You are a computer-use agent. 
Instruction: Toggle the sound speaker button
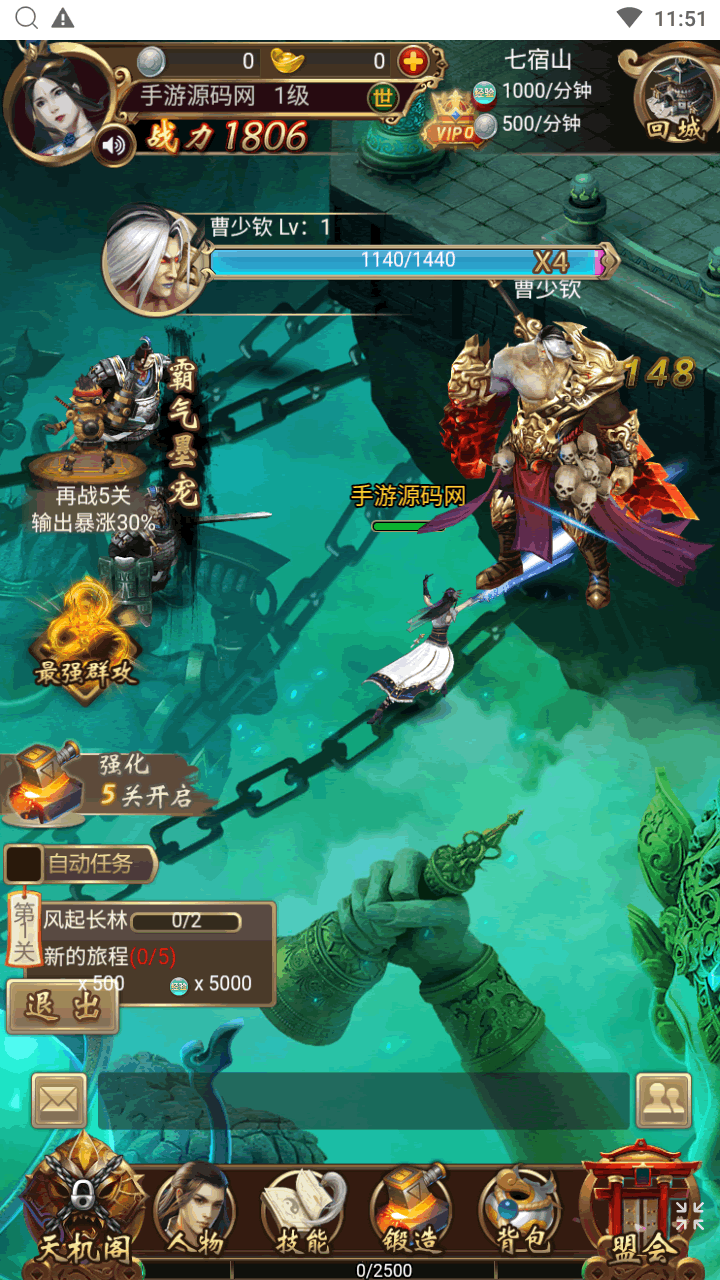(115, 147)
